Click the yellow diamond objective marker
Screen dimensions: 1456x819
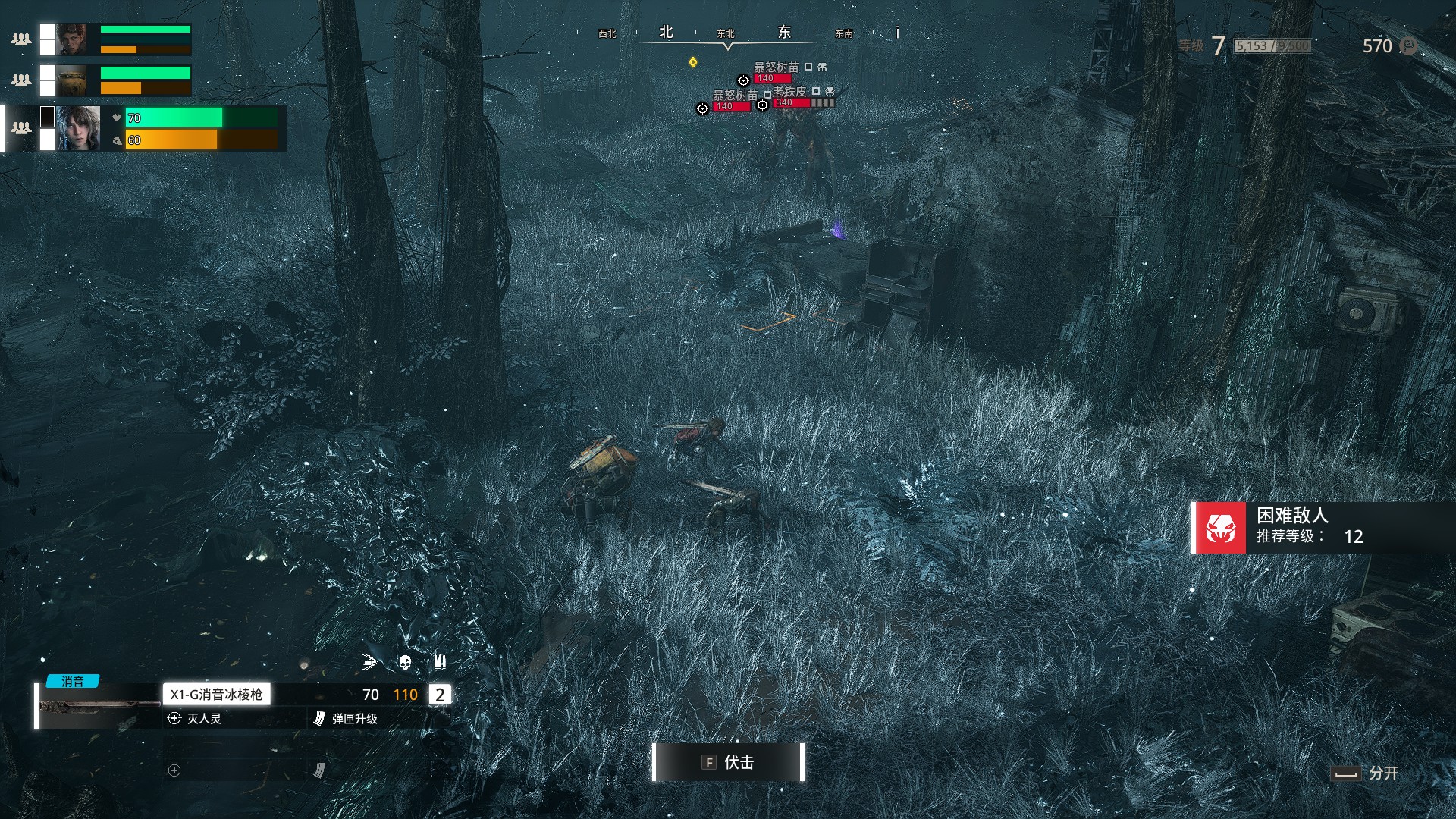click(x=692, y=62)
